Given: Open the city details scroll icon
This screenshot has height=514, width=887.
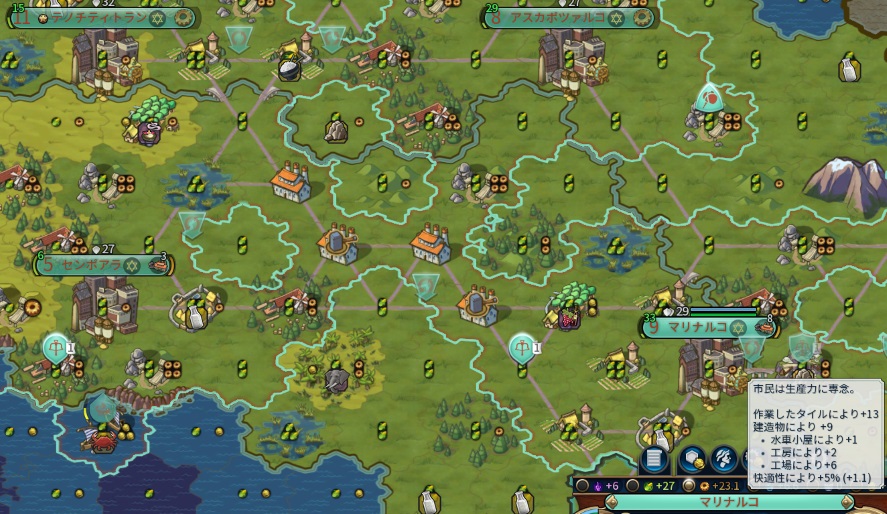Looking at the screenshot, I should (654, 459).
